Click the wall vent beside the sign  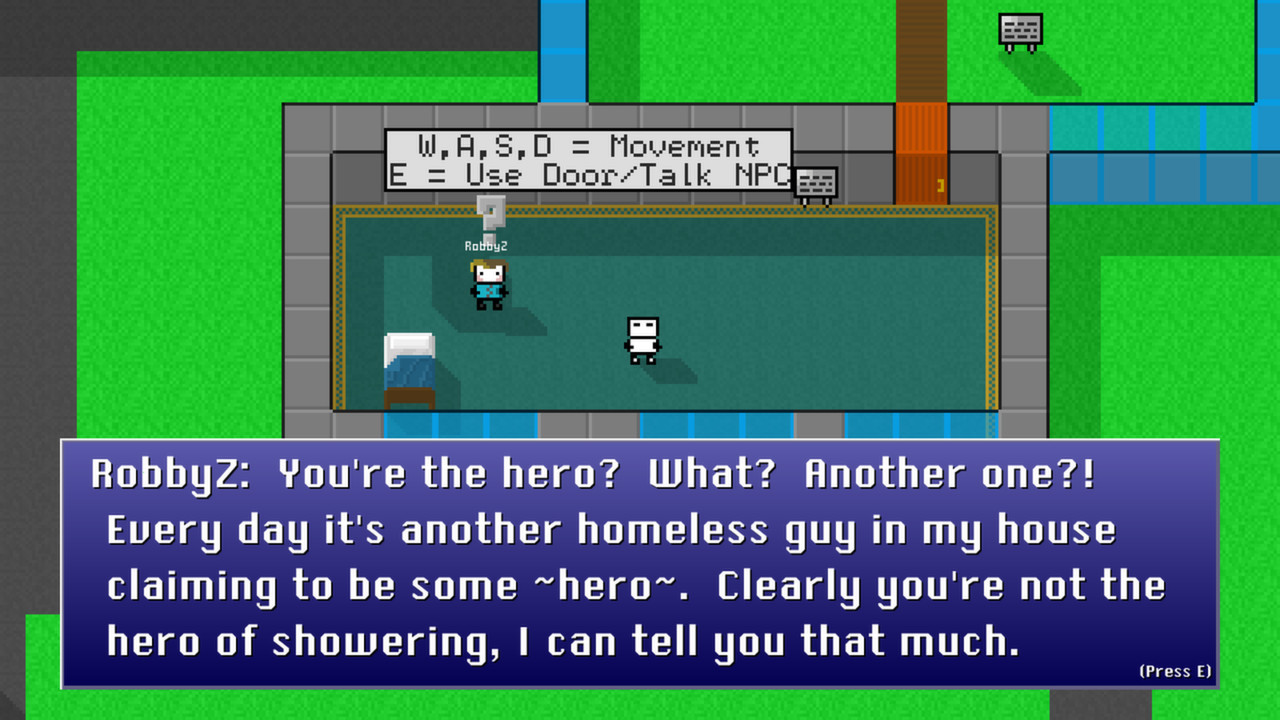815,182
